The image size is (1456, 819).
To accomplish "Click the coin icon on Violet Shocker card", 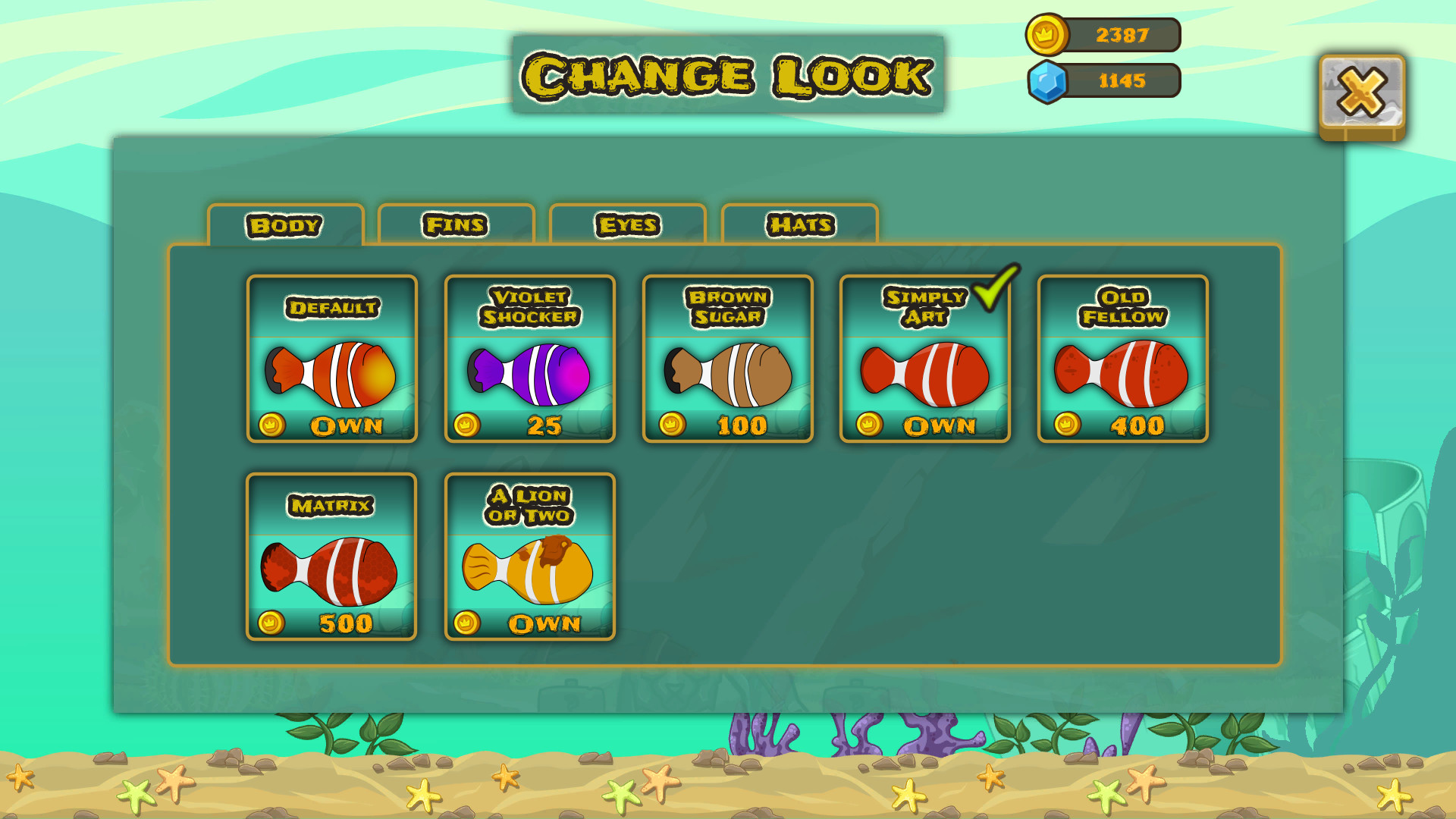I will tap(468, 426).
